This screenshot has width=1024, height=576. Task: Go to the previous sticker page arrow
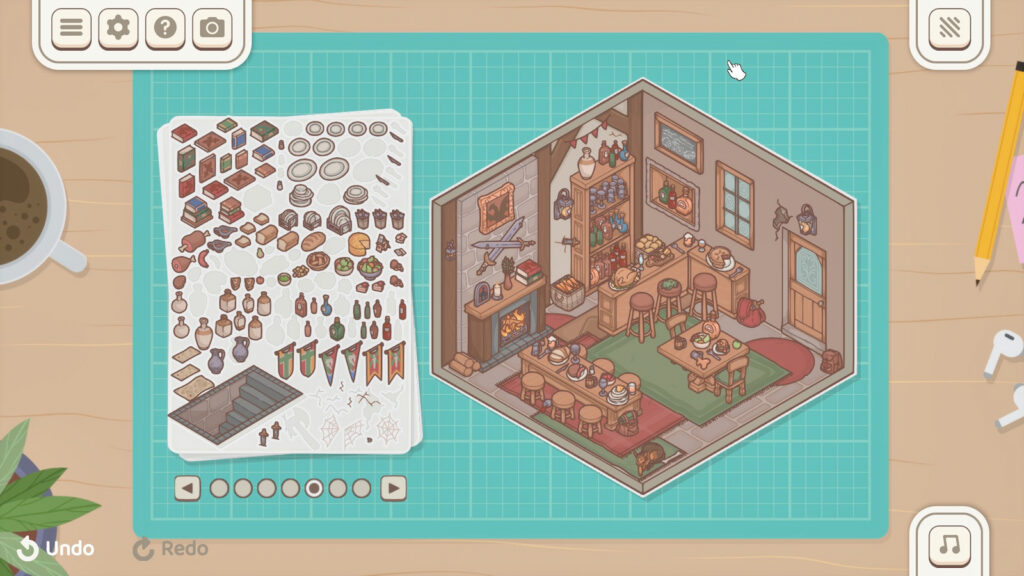[x=187, y=488]
